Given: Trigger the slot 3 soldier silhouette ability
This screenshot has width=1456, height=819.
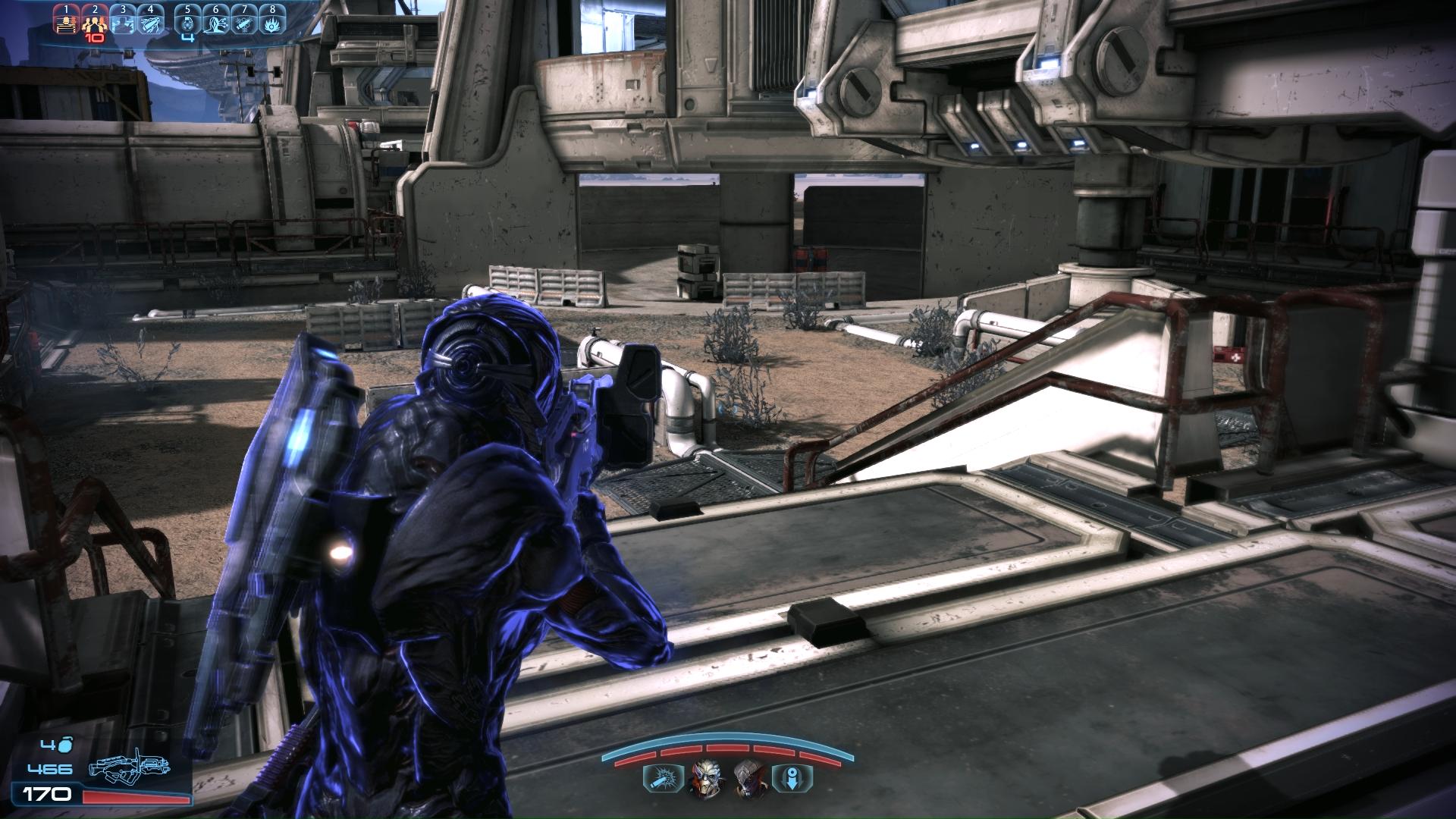Looking at the screenshot, I should (x=122, y=20).
